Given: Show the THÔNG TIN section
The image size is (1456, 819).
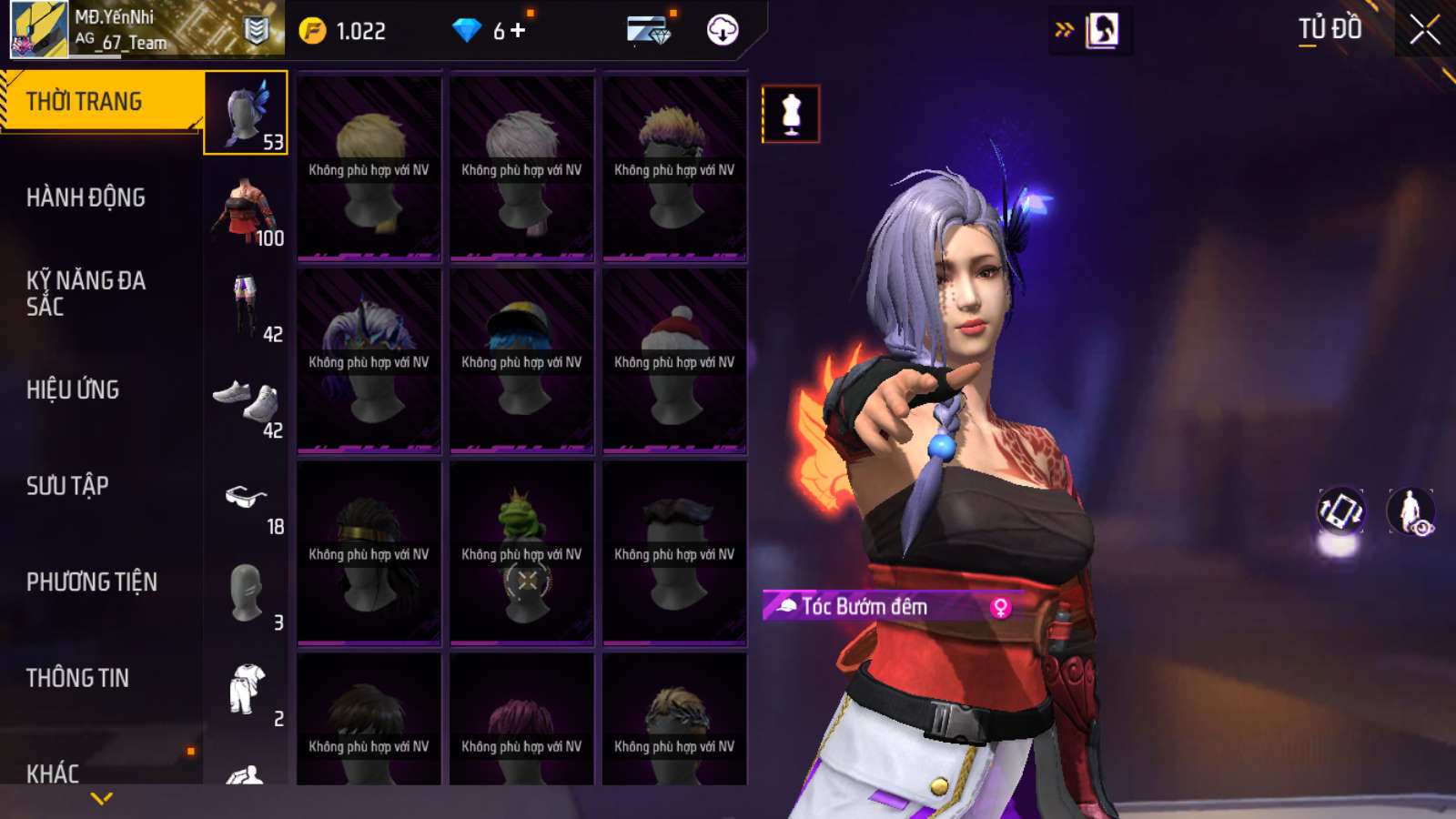Looking at the screenshot, I should point(77,678).
